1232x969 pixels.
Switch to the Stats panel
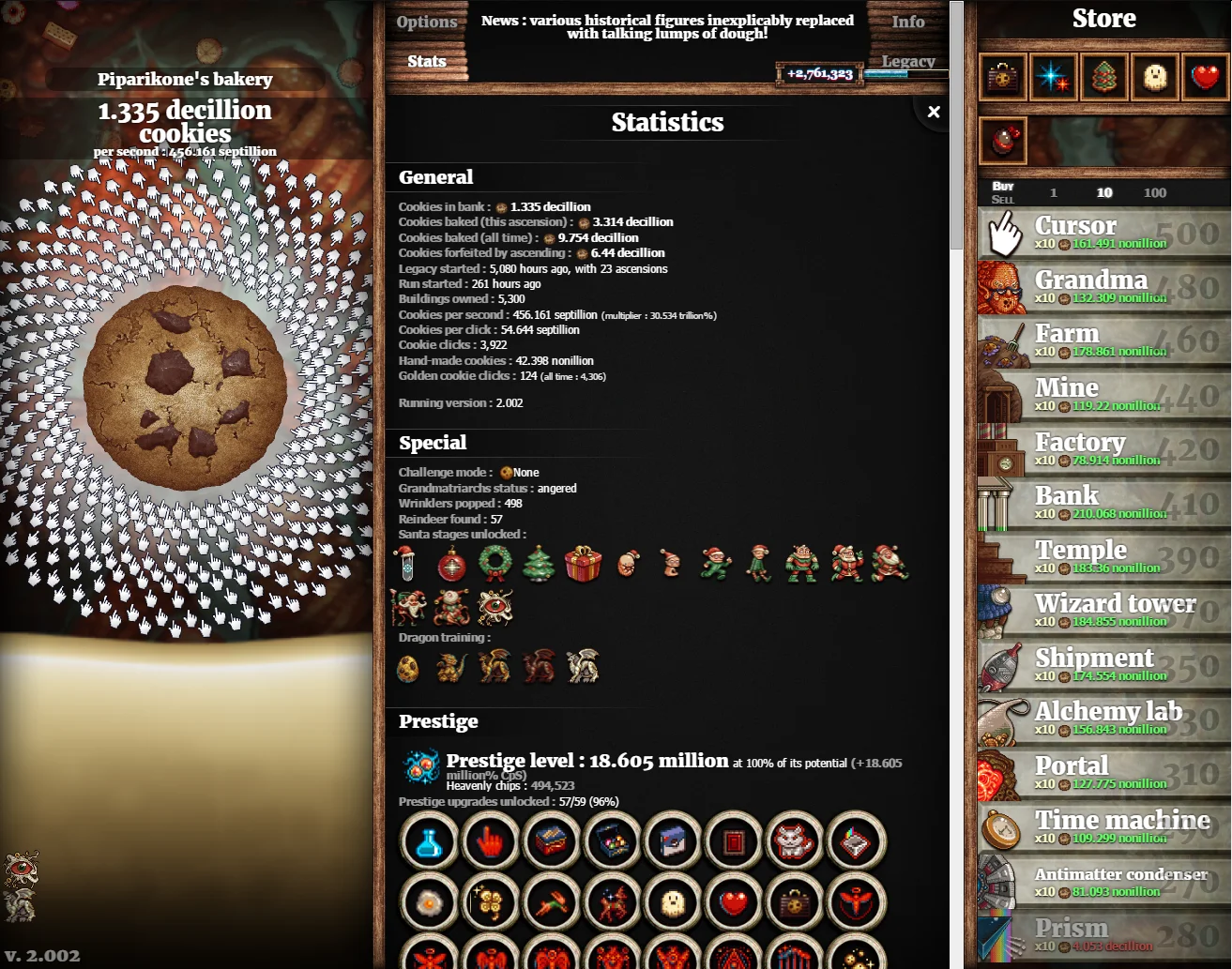point(426,62)
